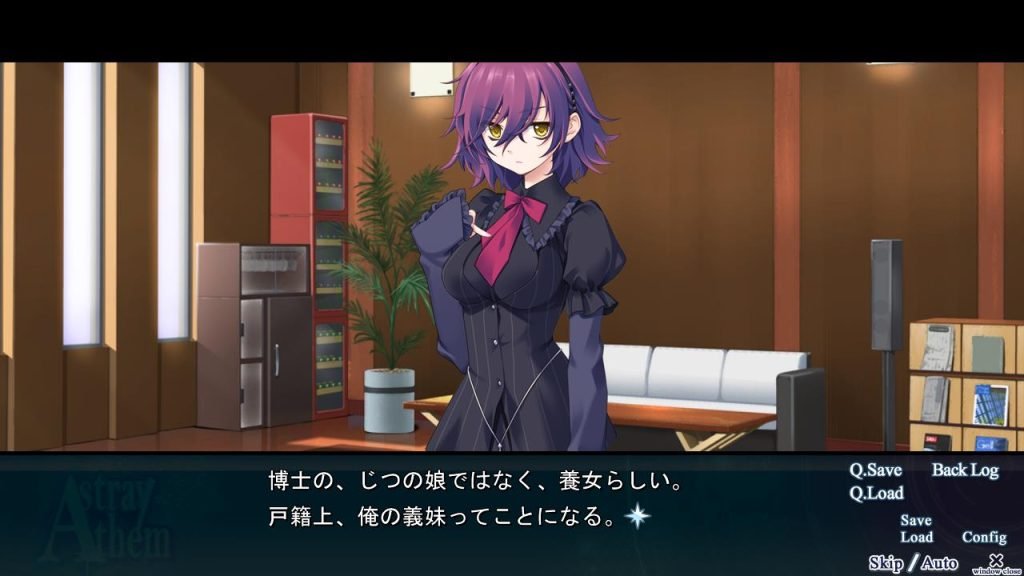This screenshot has width=1024, height=576.
Task: Open the Config settings
Action: 984,537
